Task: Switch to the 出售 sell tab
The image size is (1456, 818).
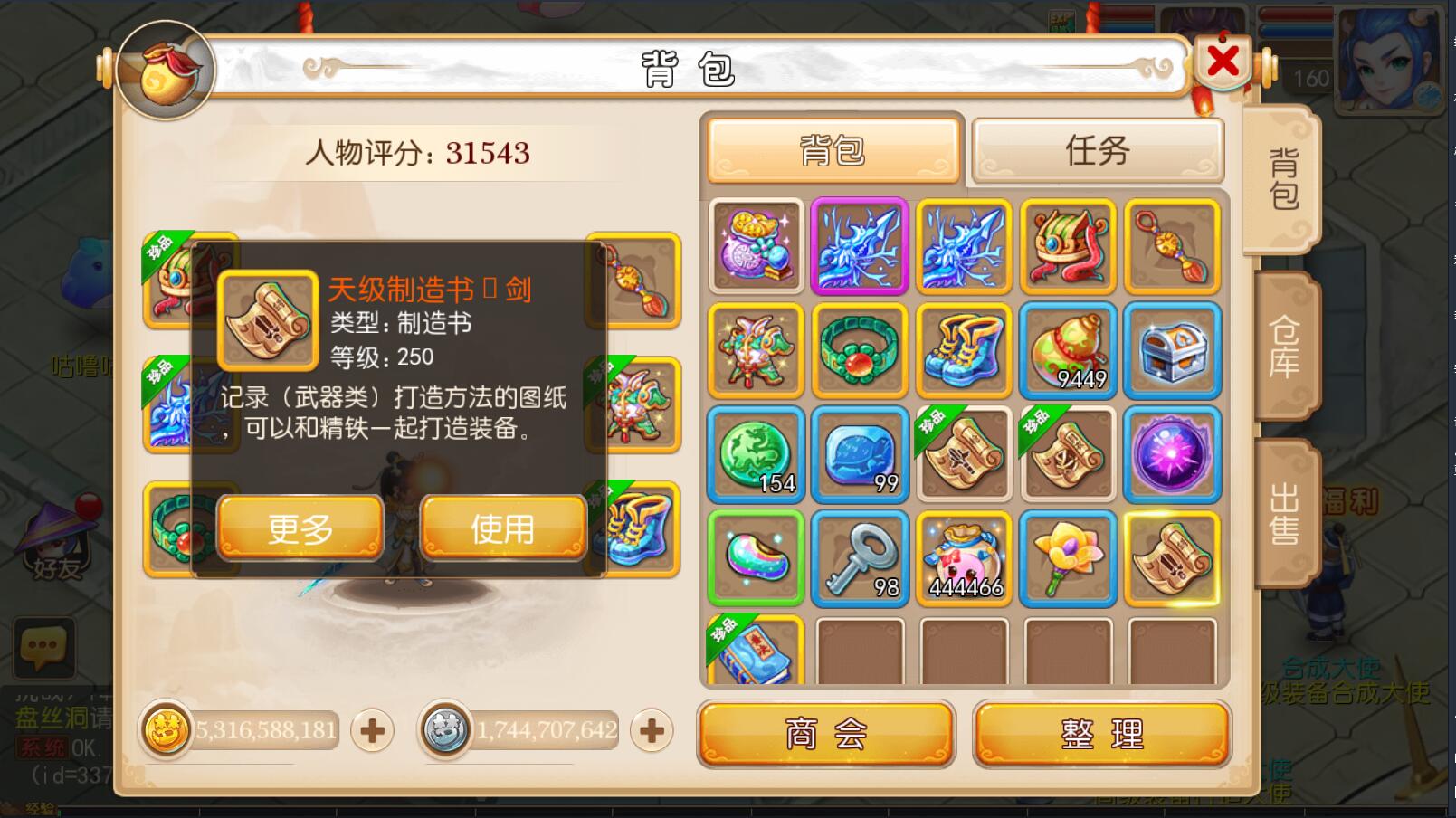Action: click(x=1287, y=509)
